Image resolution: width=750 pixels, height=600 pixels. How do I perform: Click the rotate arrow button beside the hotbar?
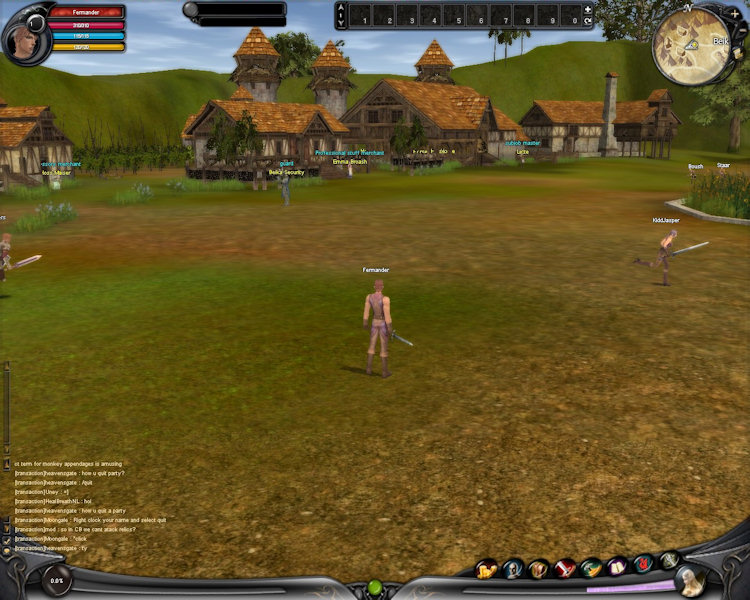coord(587,21)
